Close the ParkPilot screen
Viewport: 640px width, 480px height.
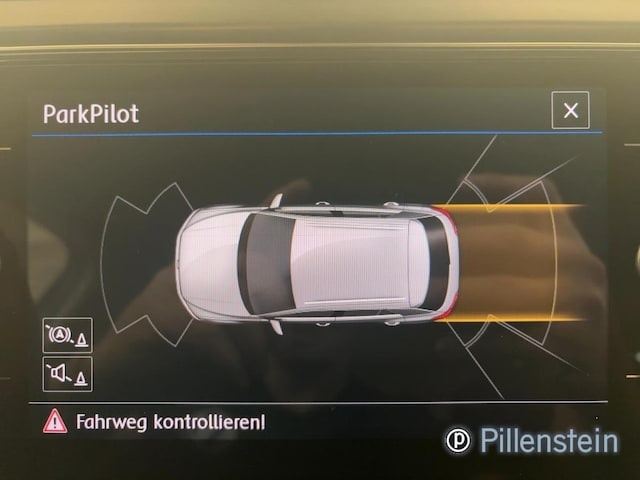pyautogui.click(x=570, y=110)
